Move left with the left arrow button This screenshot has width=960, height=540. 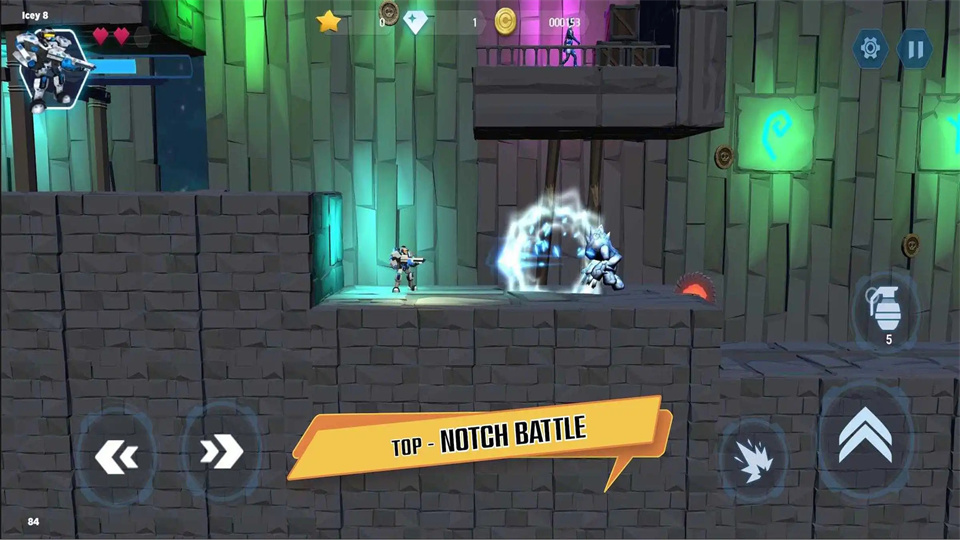tap(116, 456)
